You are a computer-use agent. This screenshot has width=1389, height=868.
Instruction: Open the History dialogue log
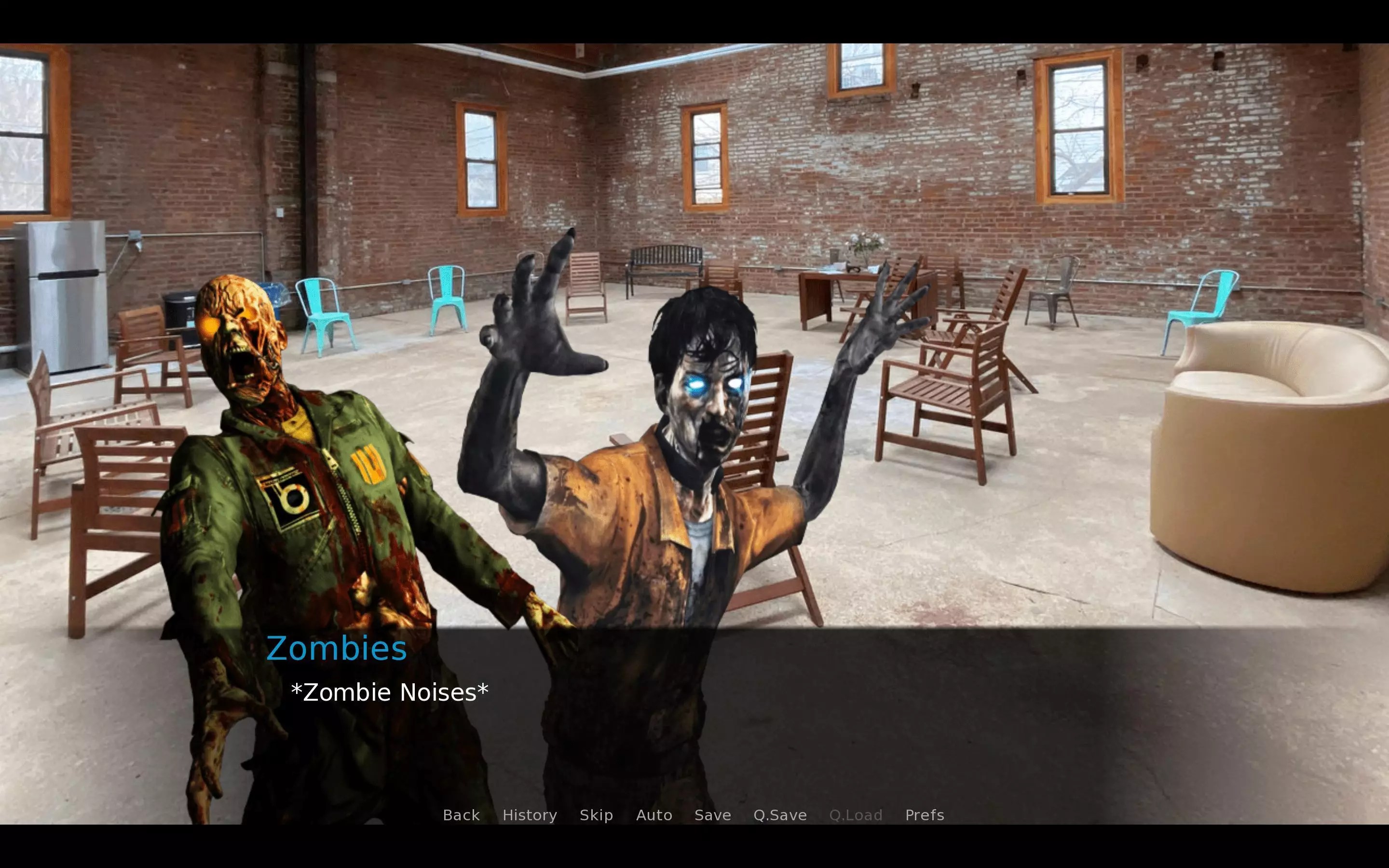point(529,815)
